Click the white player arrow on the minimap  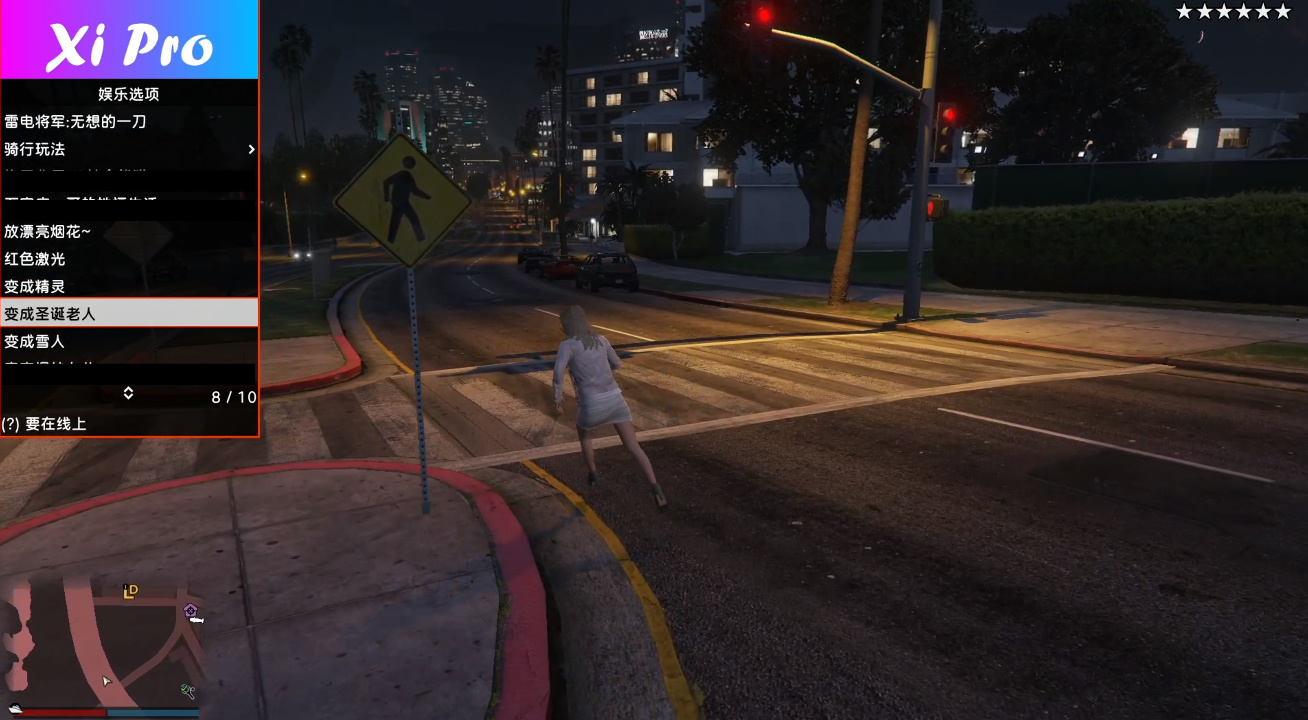[106, 681]
